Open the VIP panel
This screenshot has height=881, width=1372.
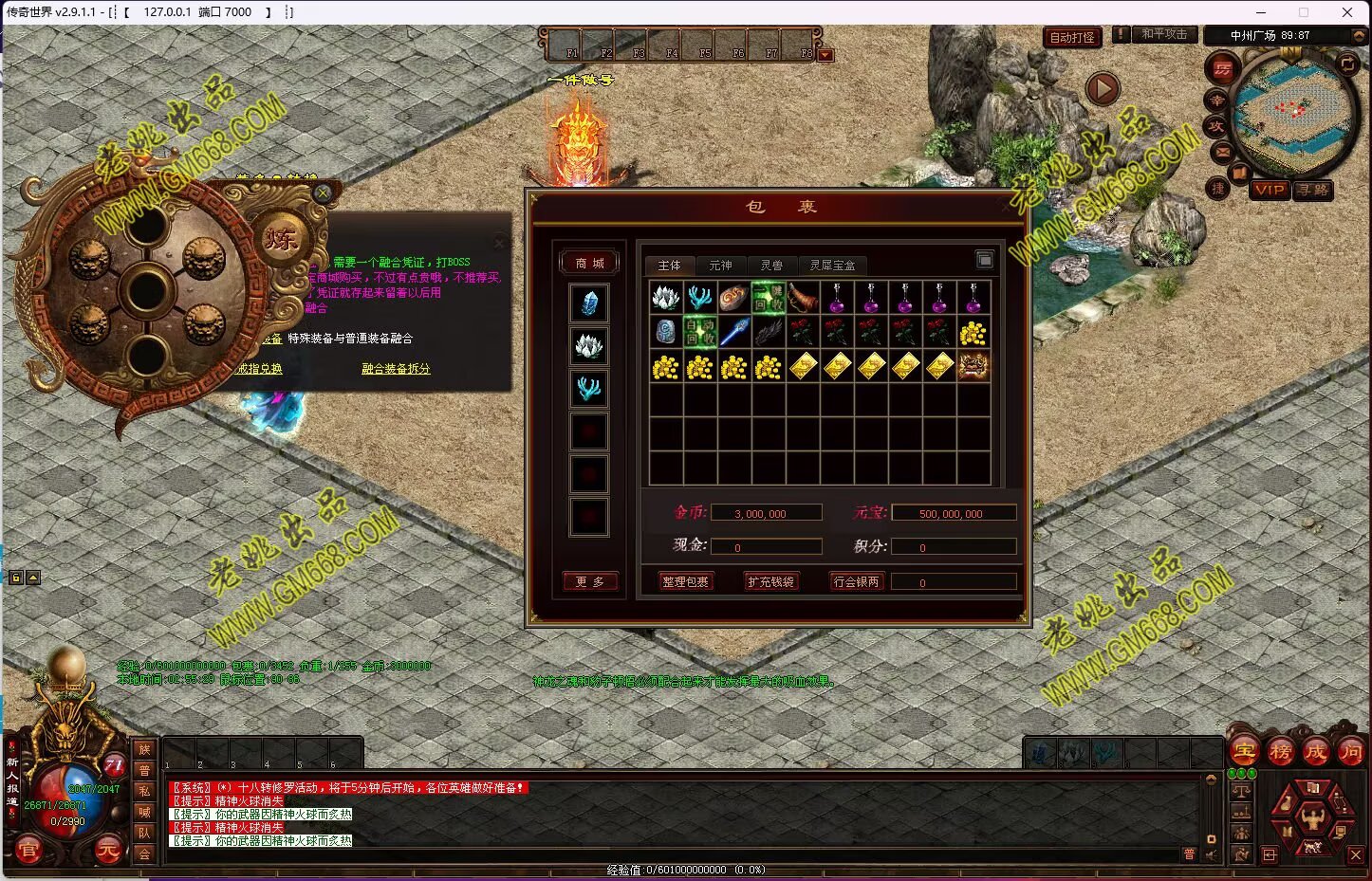[1269, 190]
